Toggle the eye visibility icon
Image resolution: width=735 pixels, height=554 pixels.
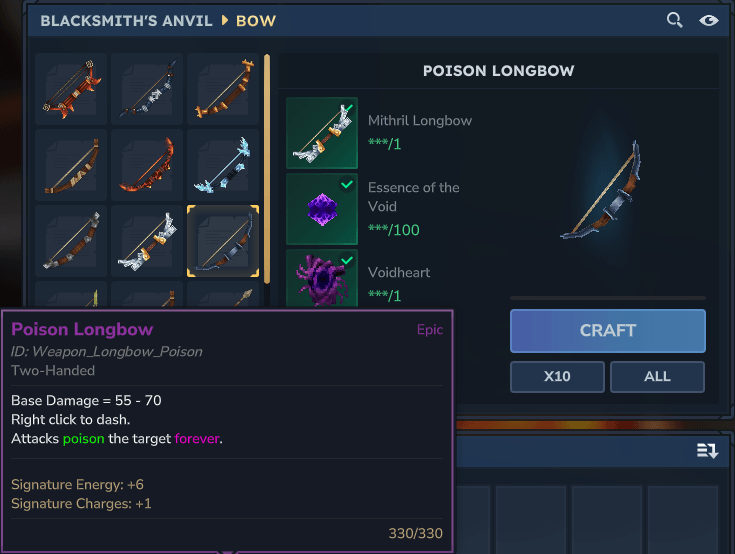click(x=709, y=20)
